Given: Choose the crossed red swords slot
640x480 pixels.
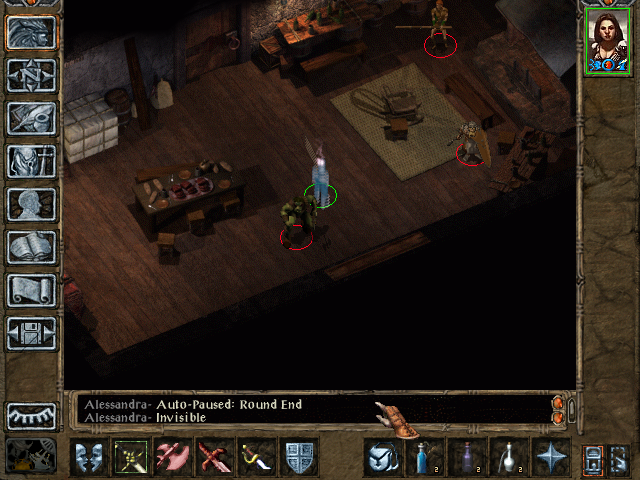Looking at the screenshot, I should point(214,457).
